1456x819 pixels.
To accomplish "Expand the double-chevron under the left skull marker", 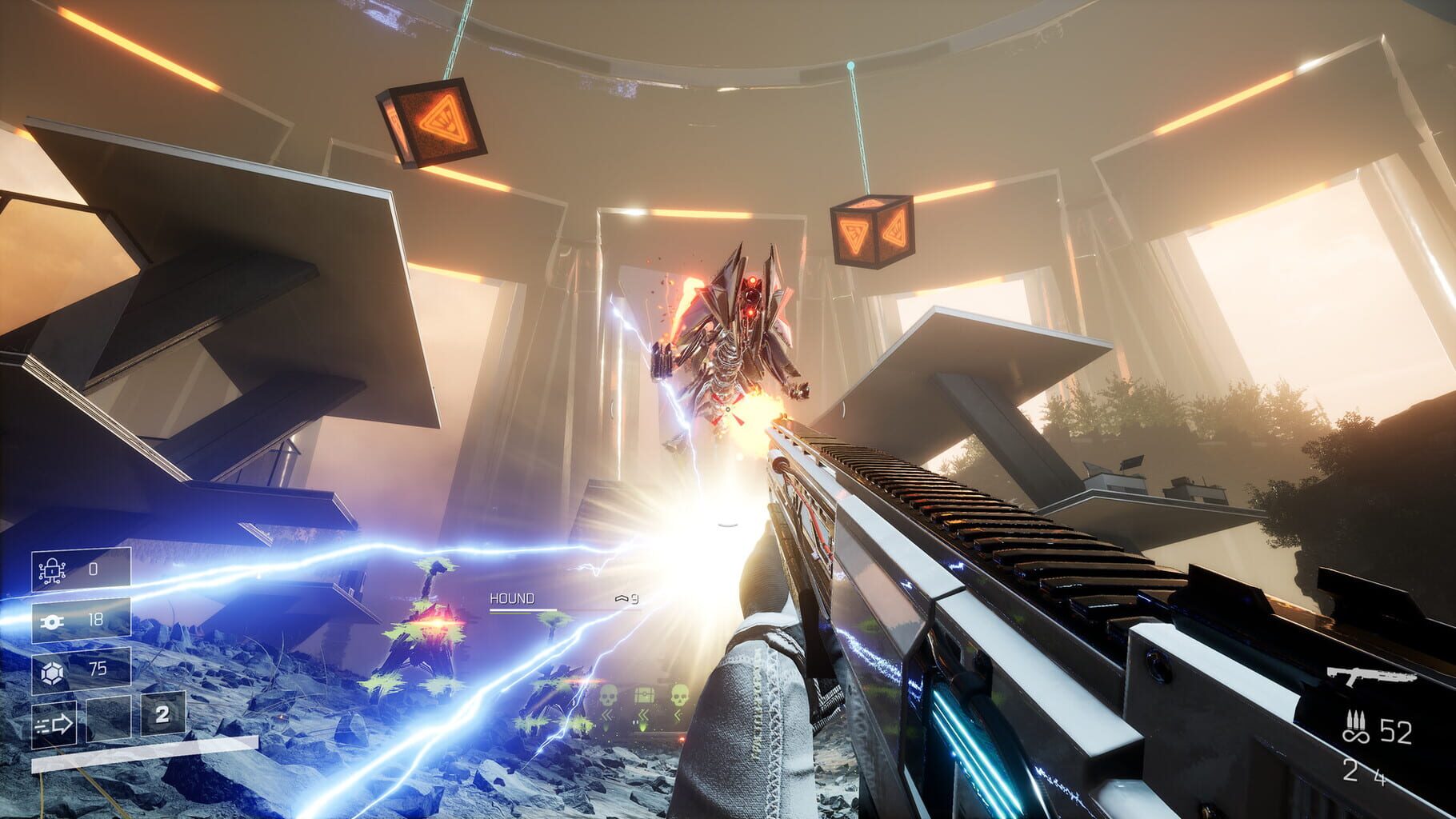I will click(606, 714).
